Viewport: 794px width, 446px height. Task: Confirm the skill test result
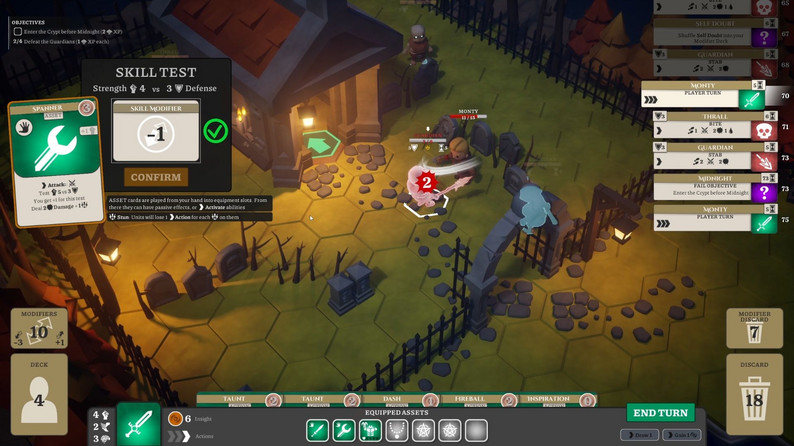point(156,177)
